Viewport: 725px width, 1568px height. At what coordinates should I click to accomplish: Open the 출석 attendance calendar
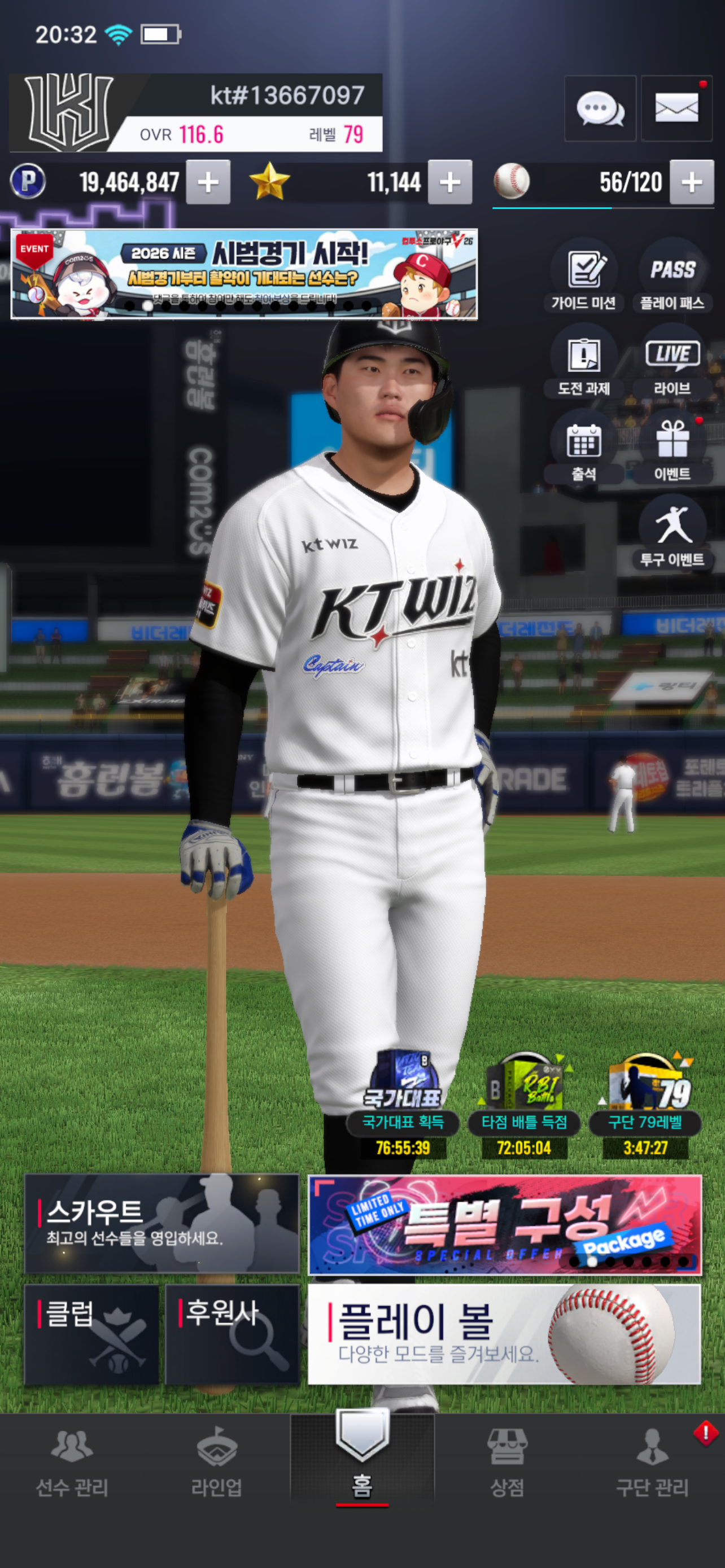pos(584,450)
